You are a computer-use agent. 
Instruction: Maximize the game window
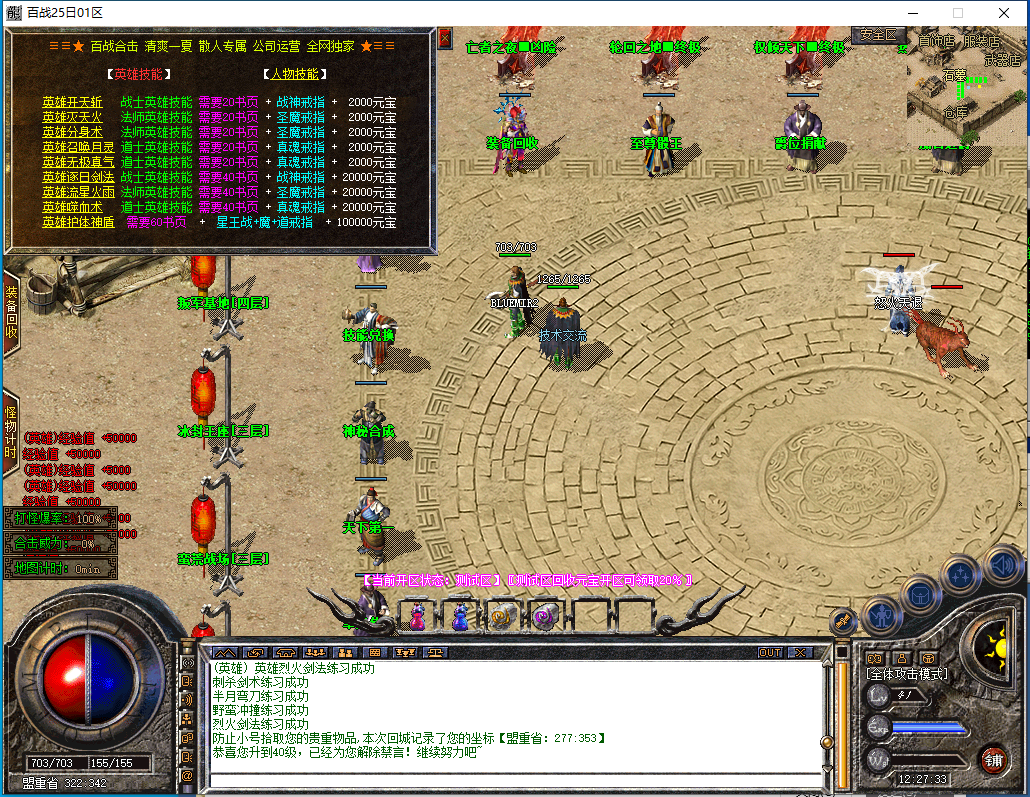(957, 13)
